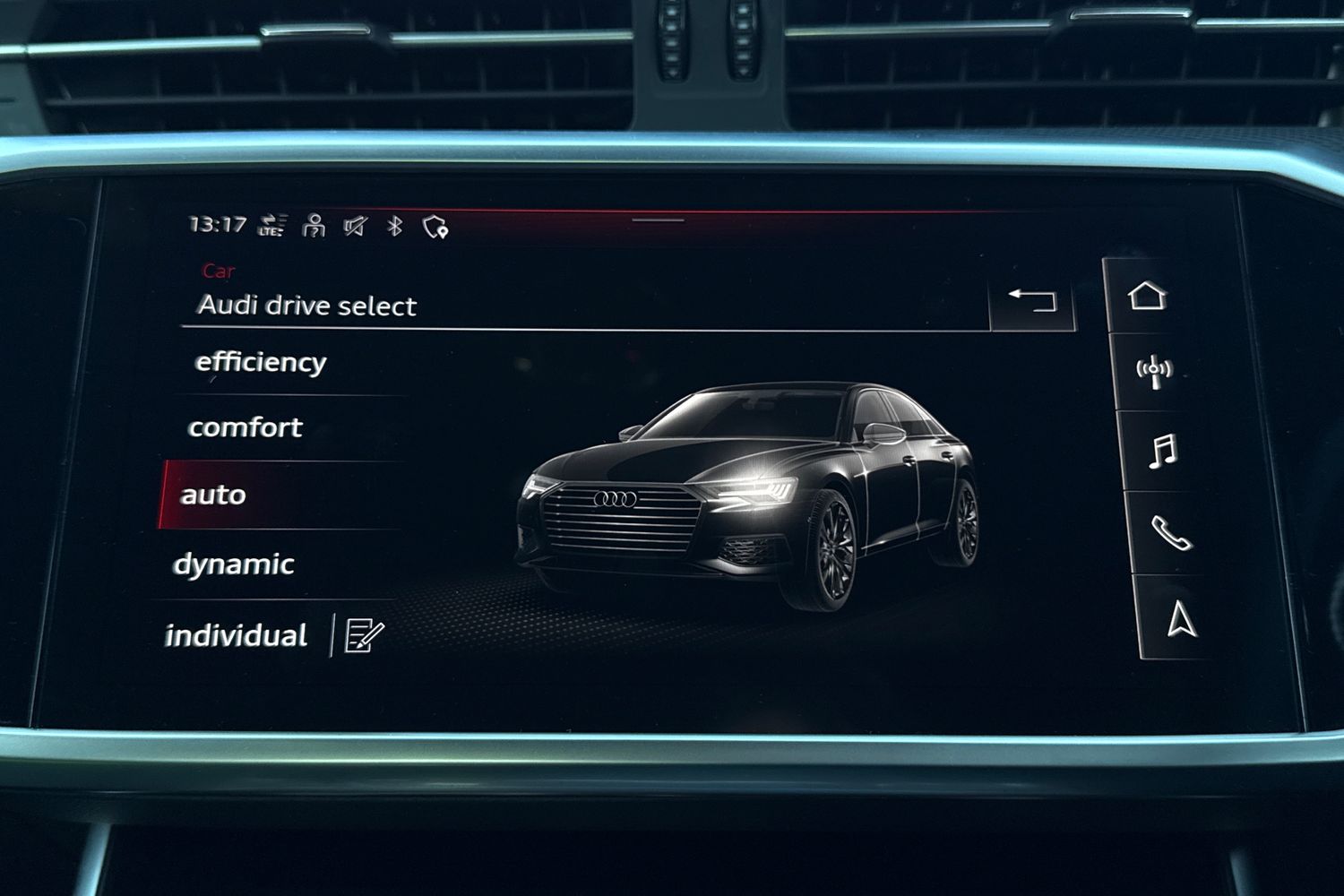
Task: Tap the back arrow button
Action: point(1032,300)
